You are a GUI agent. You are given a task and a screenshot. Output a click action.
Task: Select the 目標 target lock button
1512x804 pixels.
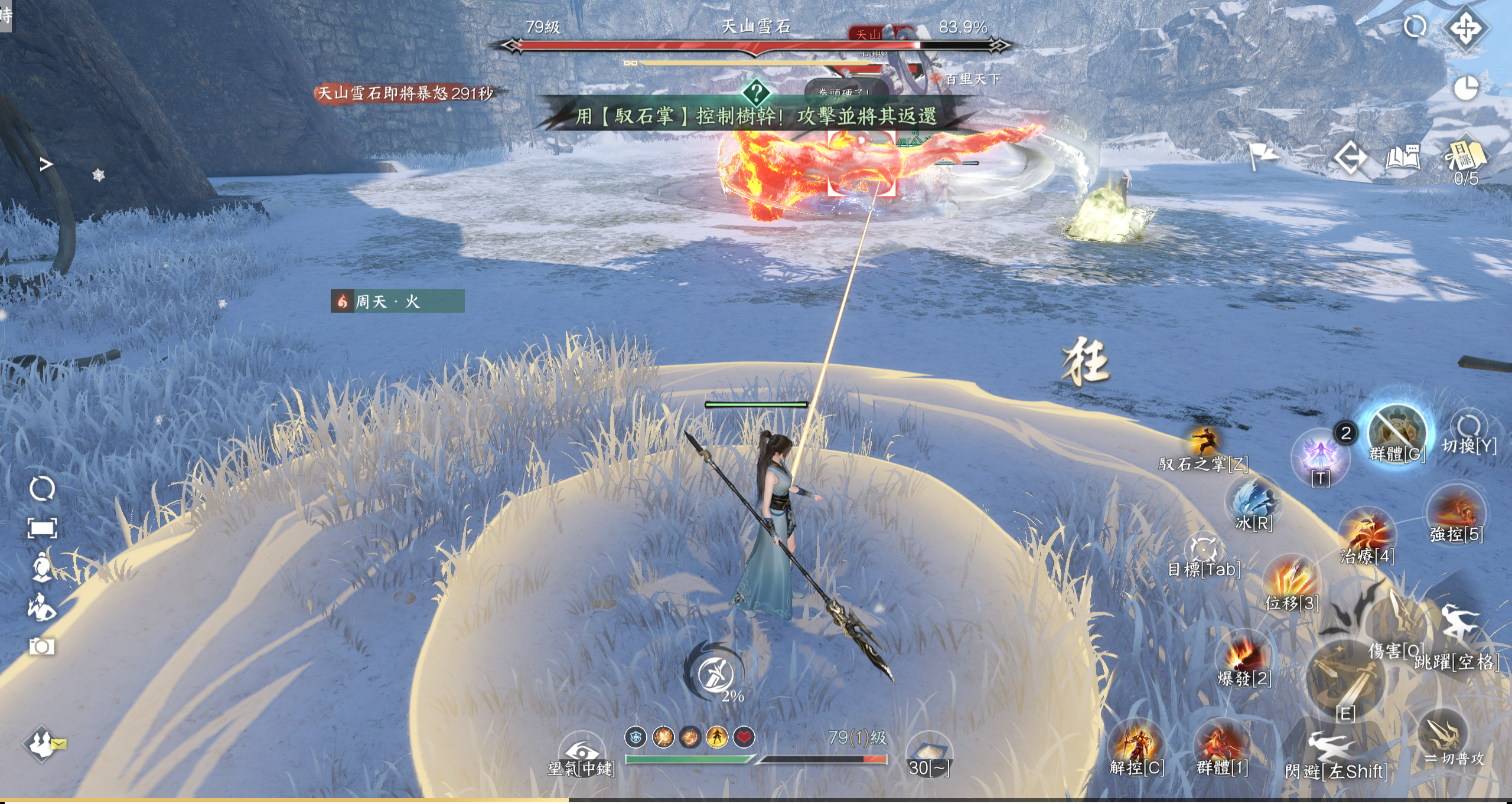[1204, 549]
